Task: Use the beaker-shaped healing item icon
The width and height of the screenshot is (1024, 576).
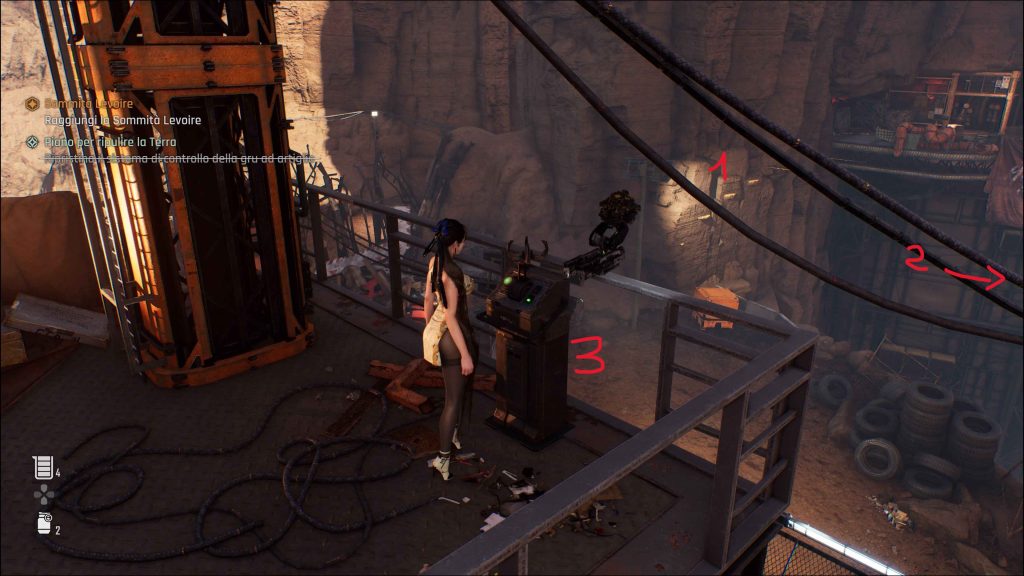Action: point(41,466)
